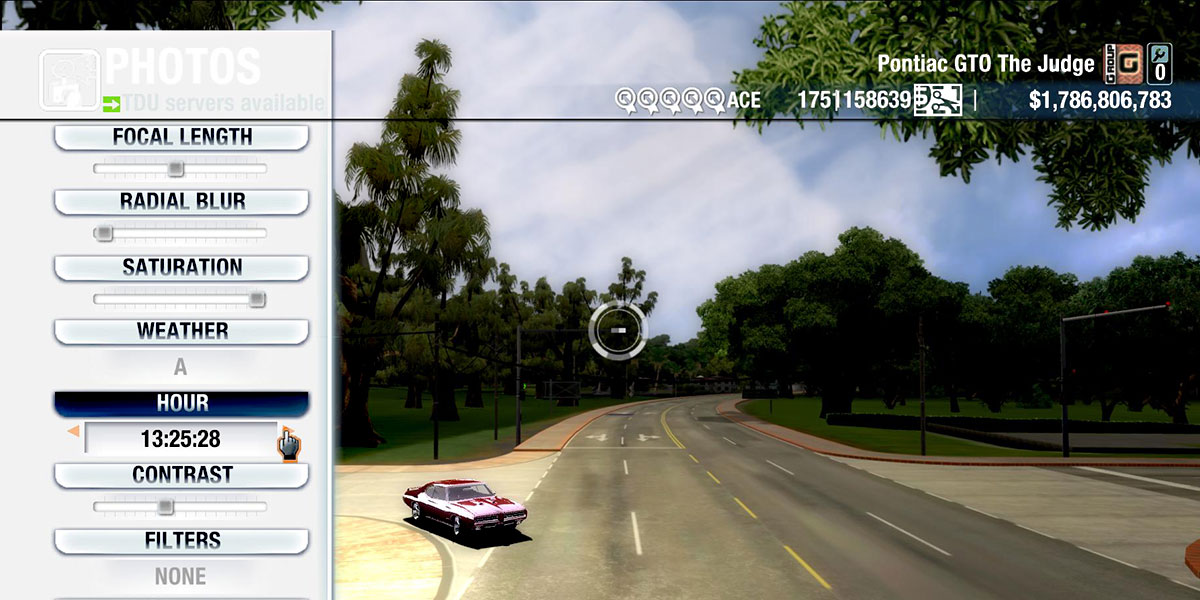Select the Radial Blur option
Screen dimensions: 1200x600
[181, 201]
